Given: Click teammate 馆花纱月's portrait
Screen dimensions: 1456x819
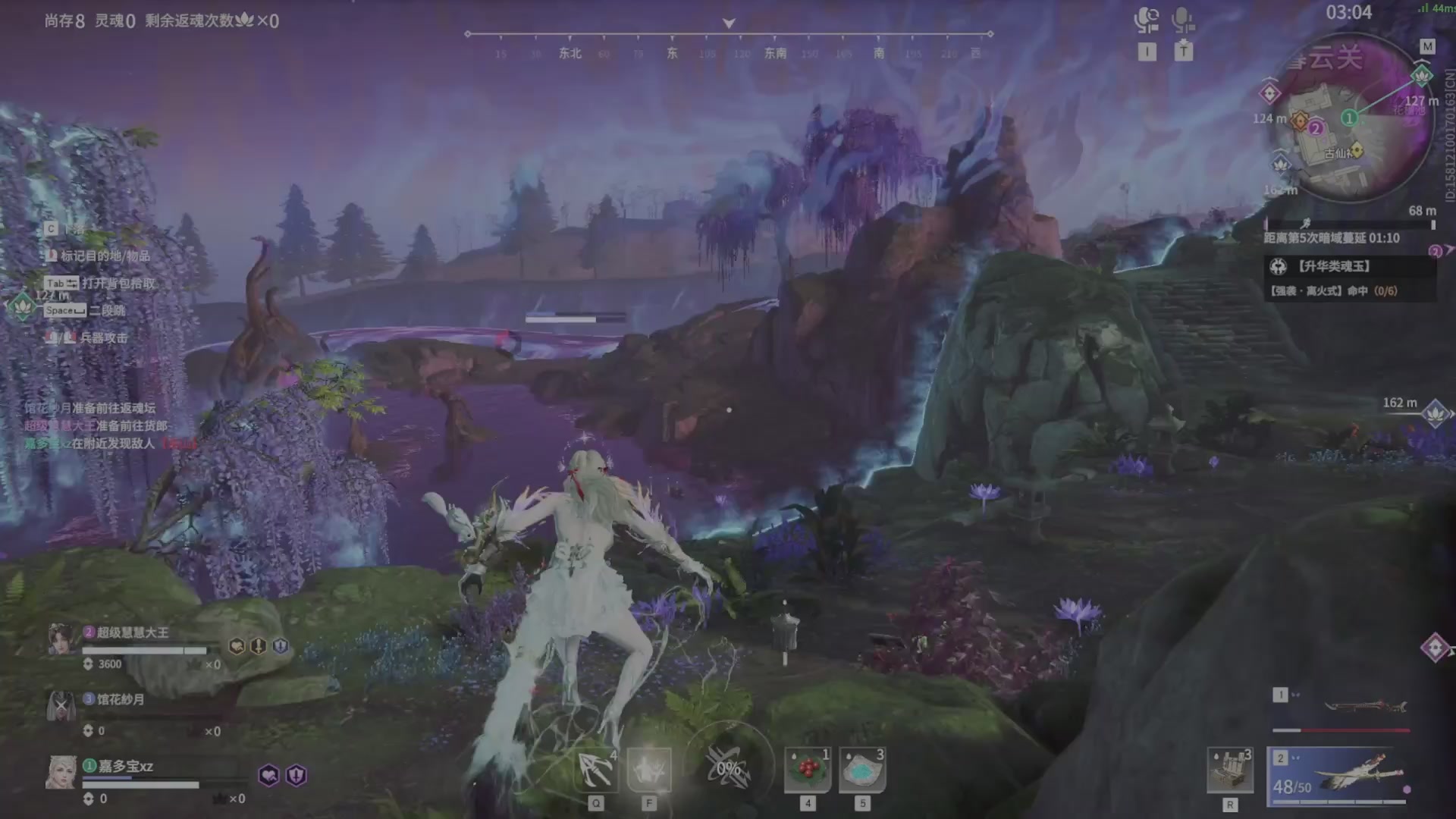Looking at the screenshot, I should click(x=61, y=706).
